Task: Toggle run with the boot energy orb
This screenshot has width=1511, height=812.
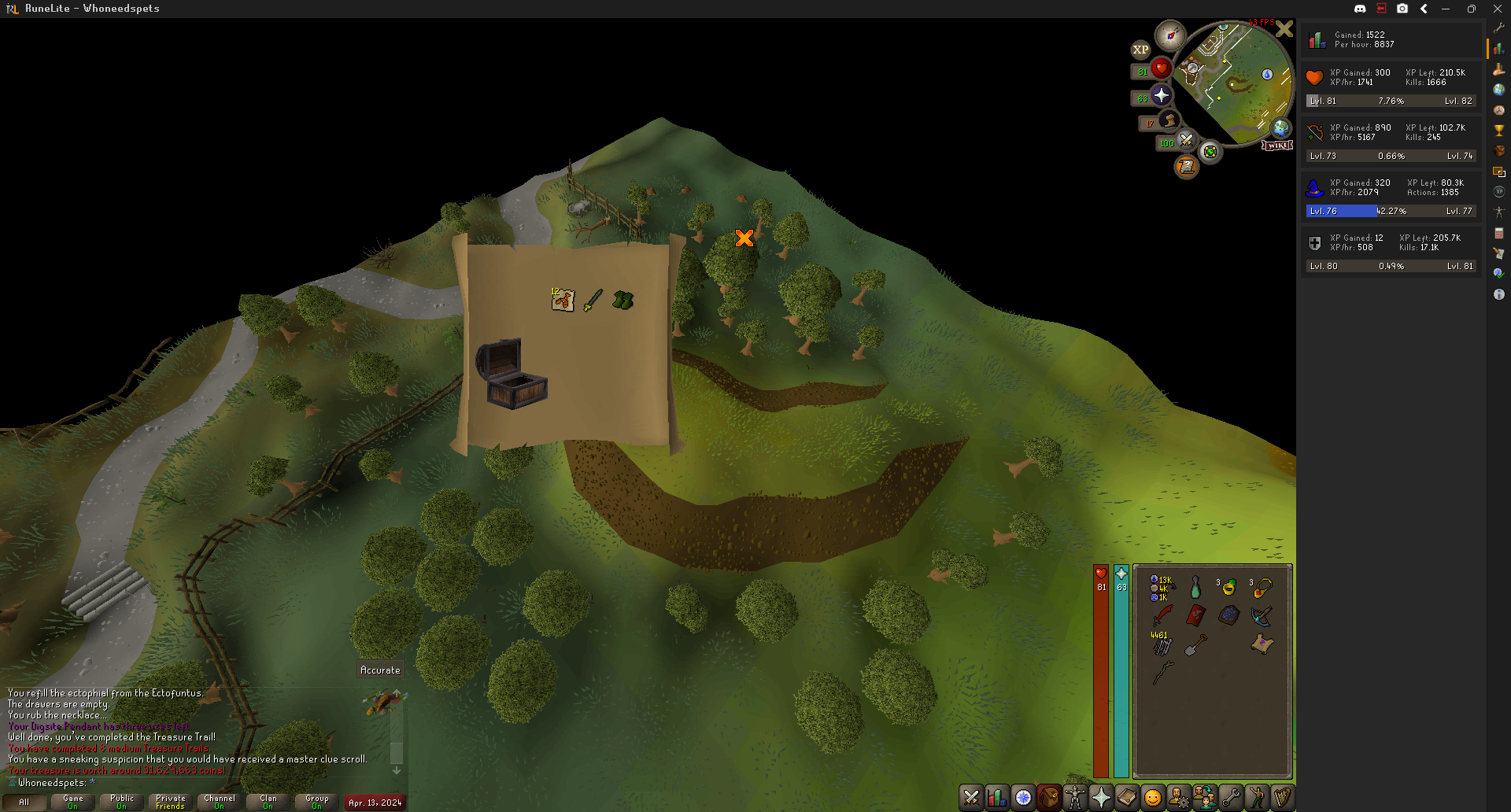Action: (1169, 120)
